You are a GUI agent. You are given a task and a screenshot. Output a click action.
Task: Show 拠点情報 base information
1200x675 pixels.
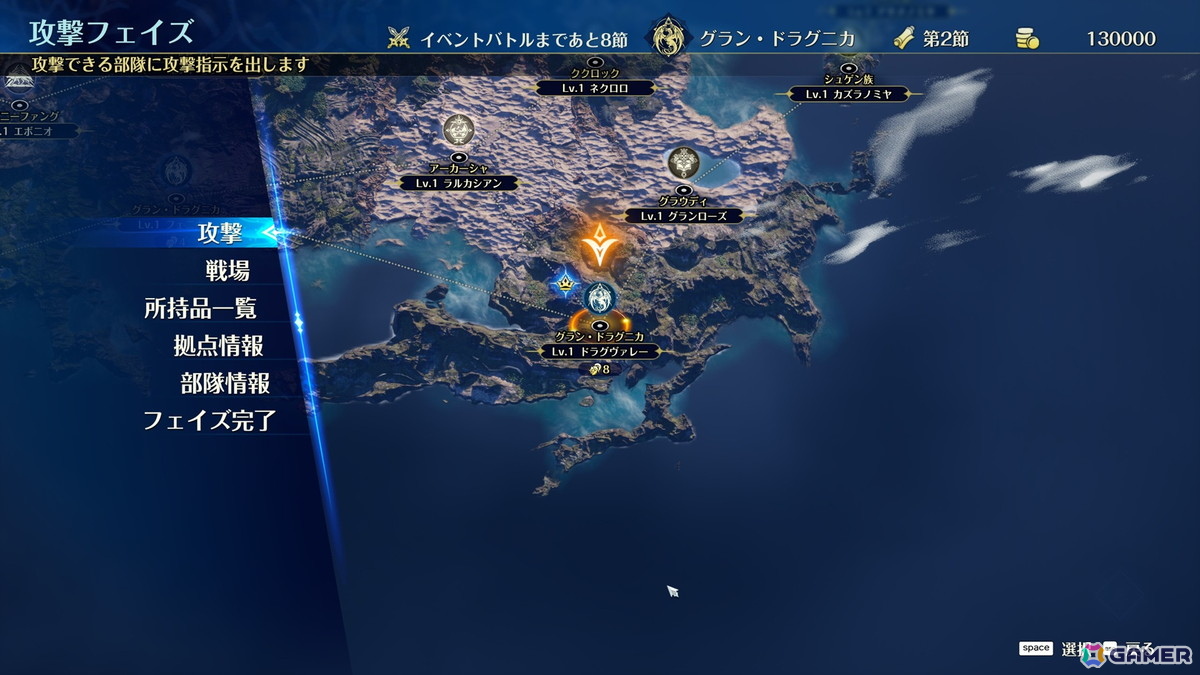coord(218,346)
